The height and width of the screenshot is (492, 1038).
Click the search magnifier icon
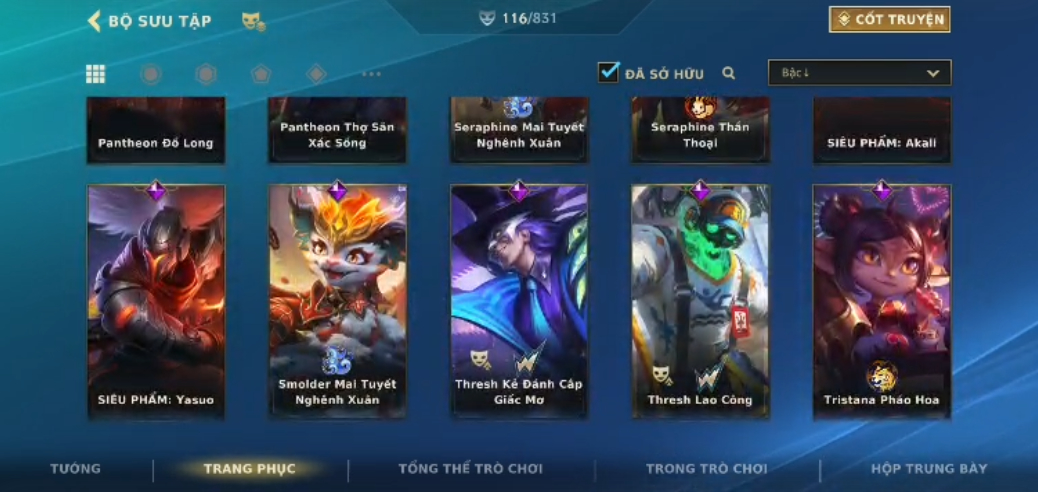pyautogui.click(x=729, y=73)
